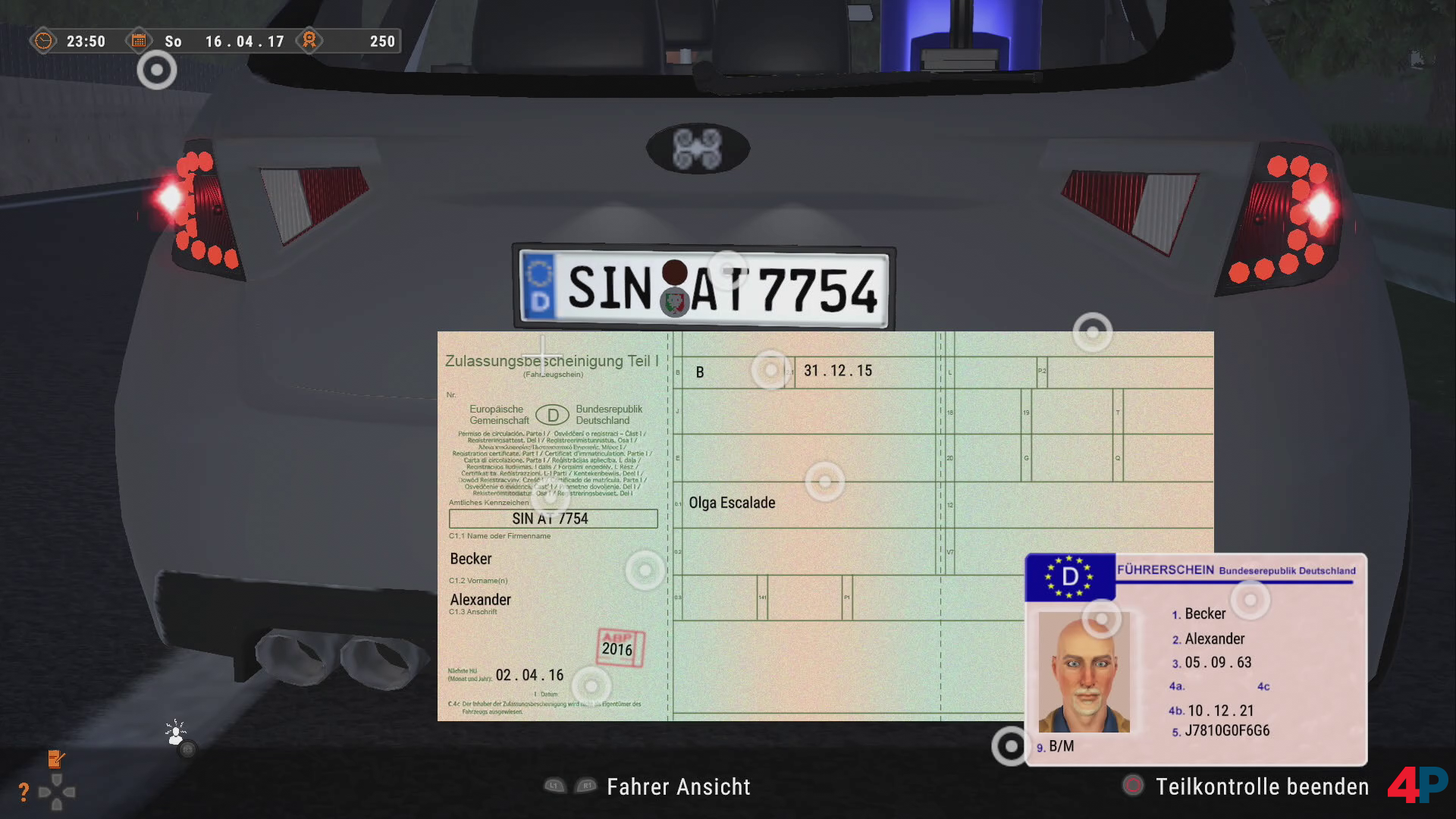This screenshot has height=819, width=1456.
Task: Click the medal icon next to the 250 score
Action: (x=308, y=41)
